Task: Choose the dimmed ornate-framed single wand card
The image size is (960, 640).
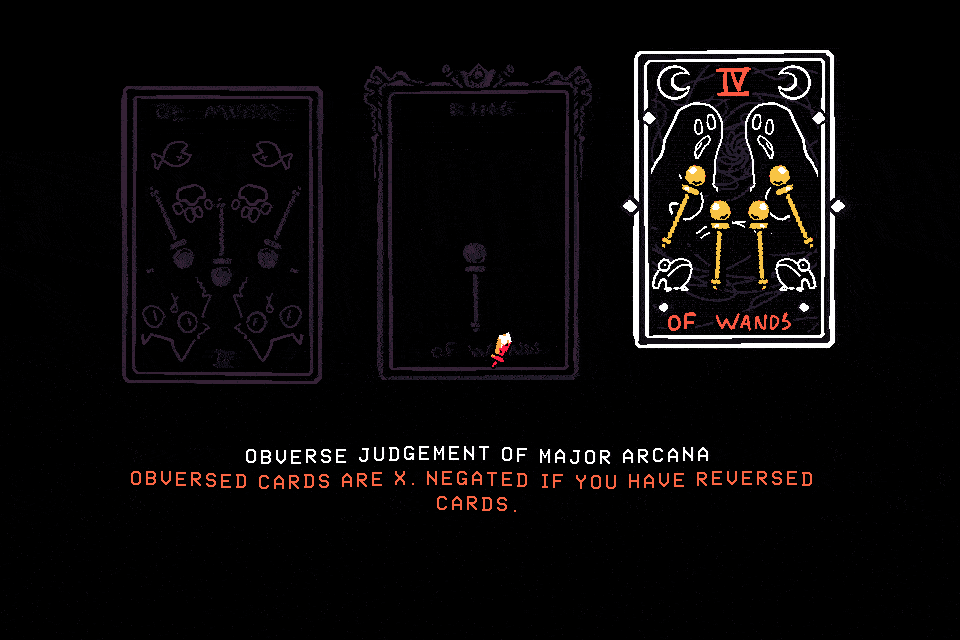Action: click(x=477, y=225)
